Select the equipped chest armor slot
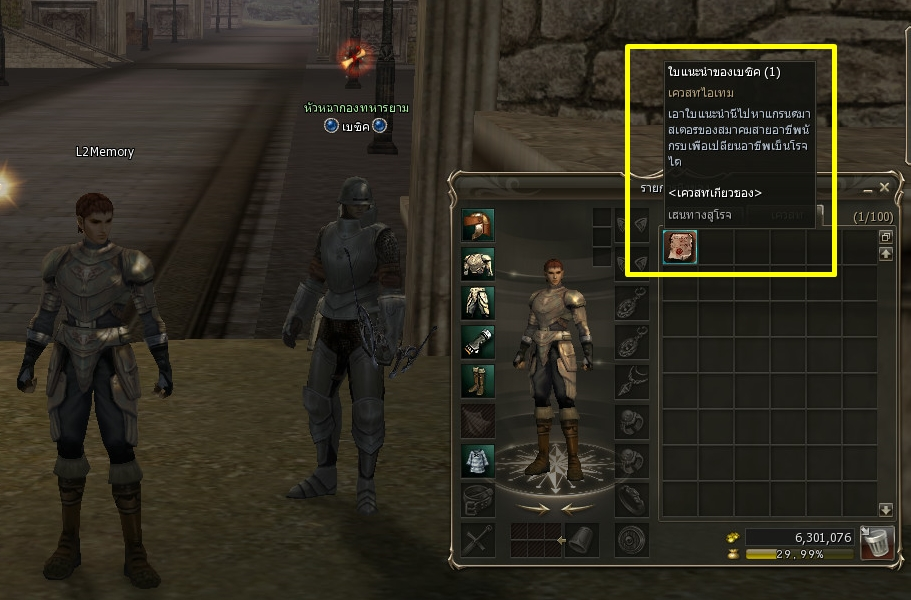 pos(478,264)
